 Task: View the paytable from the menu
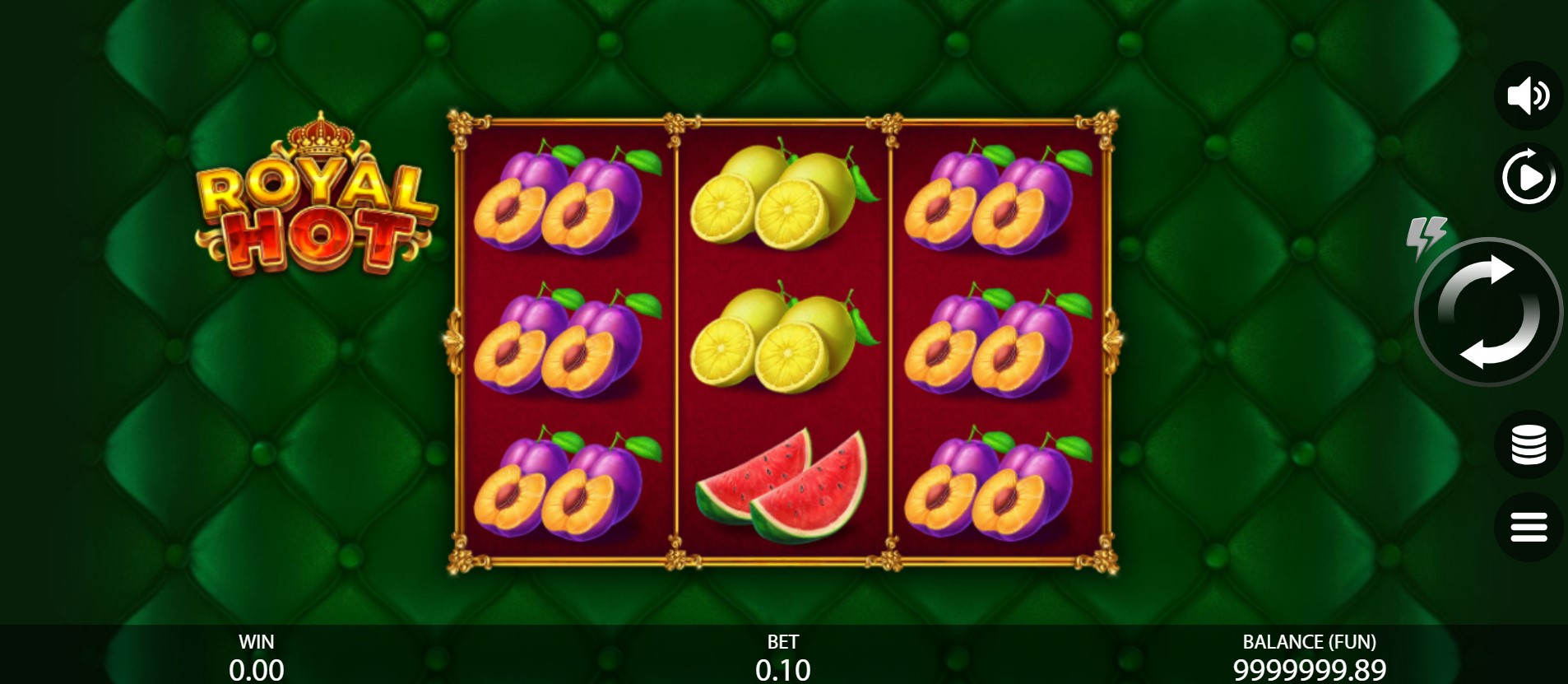(1529, 528)
